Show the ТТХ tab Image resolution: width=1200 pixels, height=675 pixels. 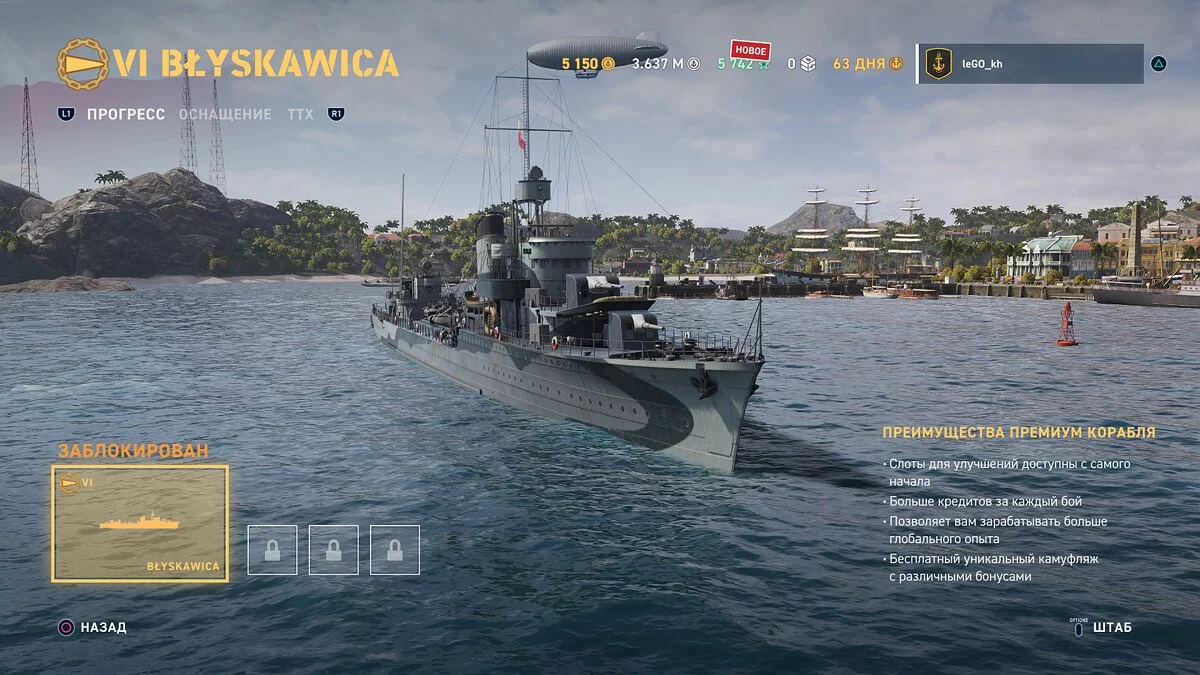point(300,114)
